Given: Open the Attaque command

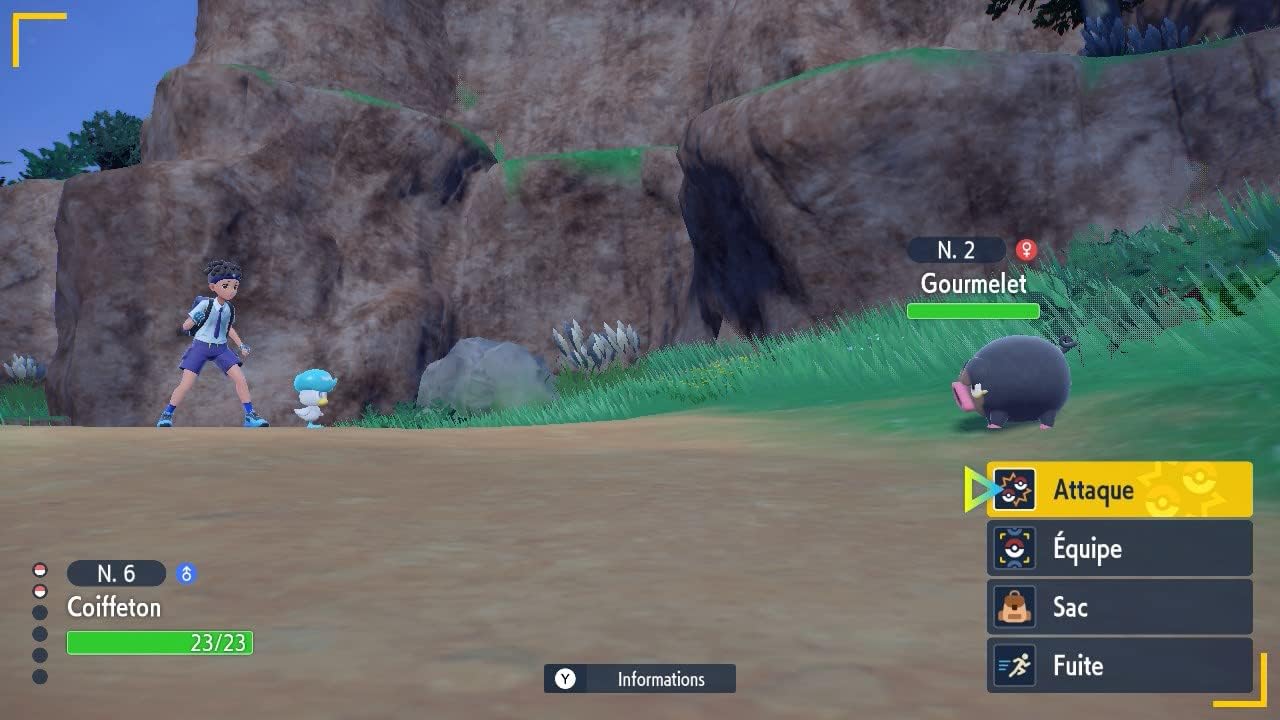Looking at the screenshot, I should click(x=1095, y=489).
